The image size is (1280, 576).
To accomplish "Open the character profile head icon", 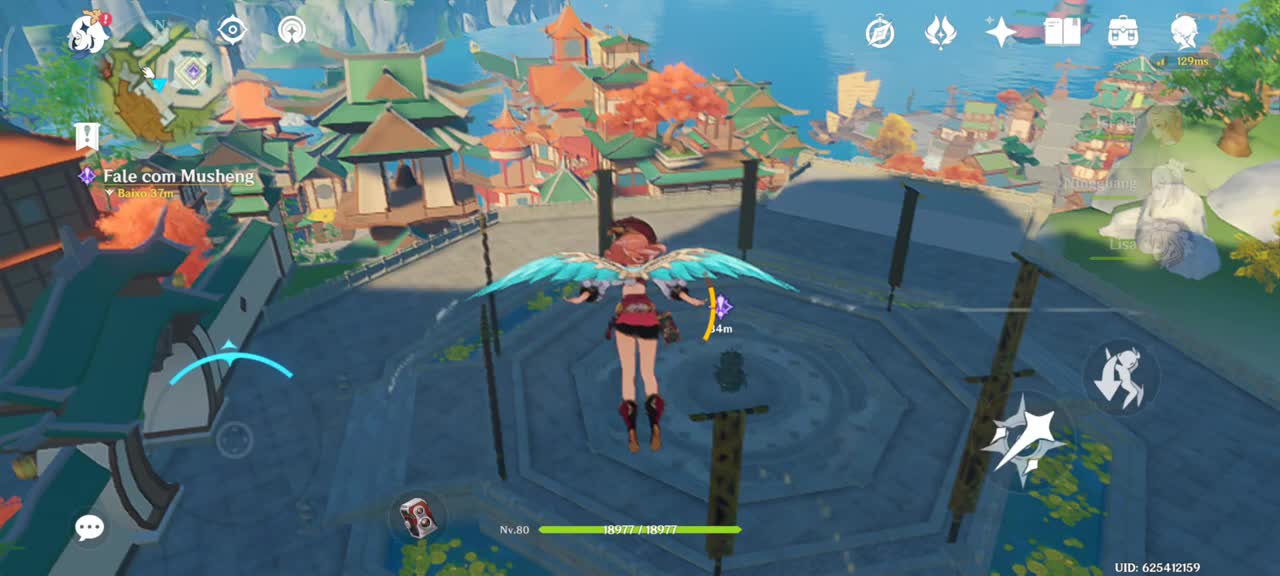I will click(x=1185, y=32).
